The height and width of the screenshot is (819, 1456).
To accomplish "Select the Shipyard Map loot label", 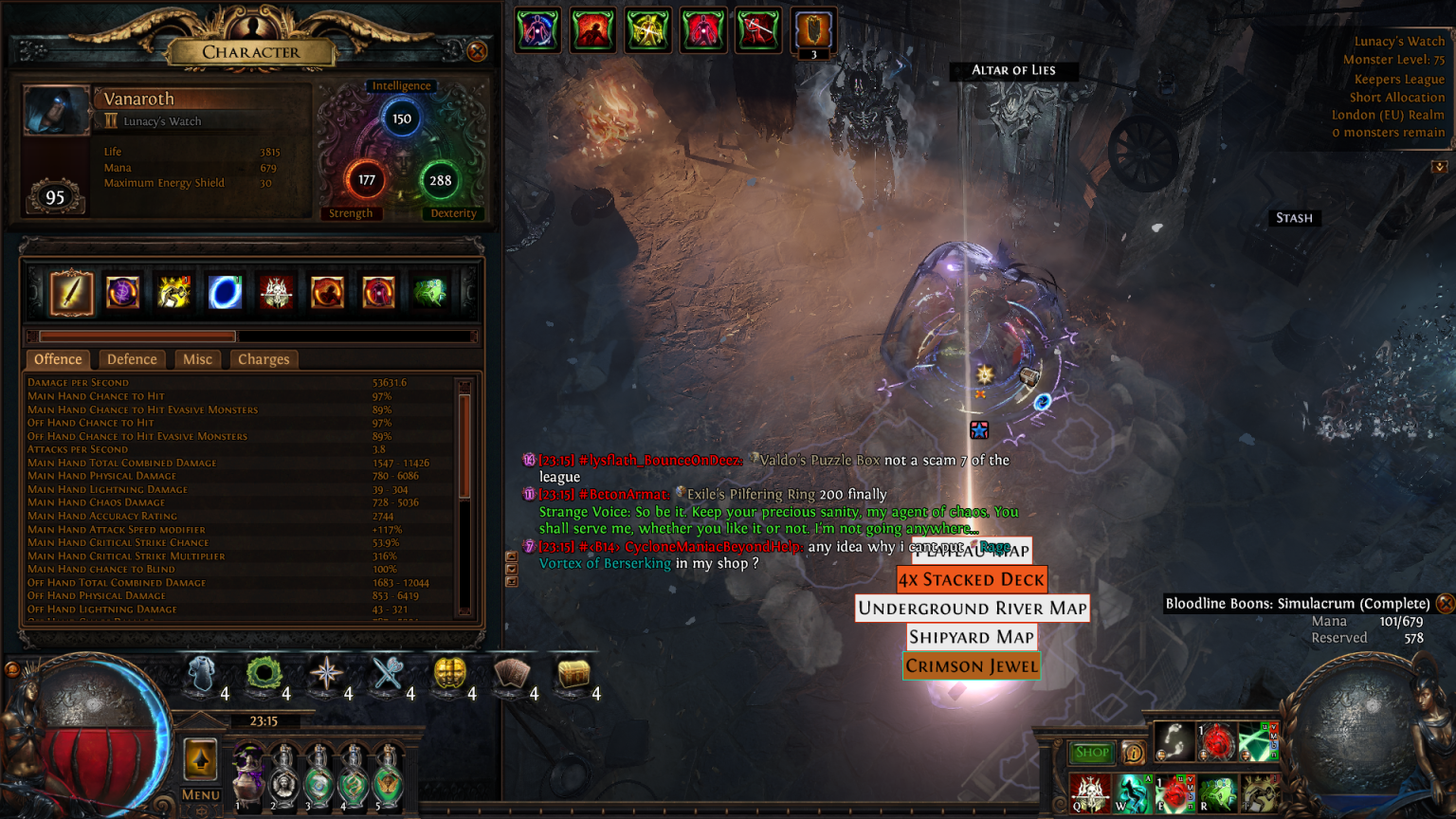I will click(972, 637).
